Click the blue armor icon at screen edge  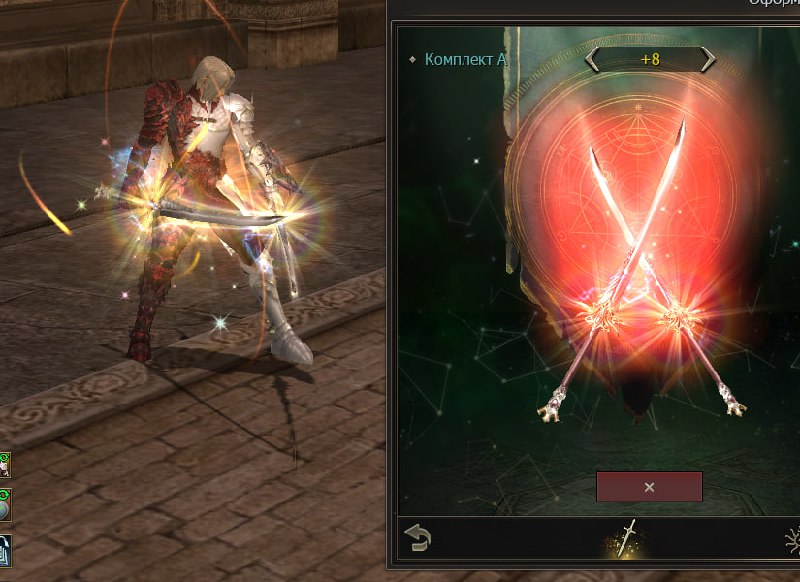point(5,549)
